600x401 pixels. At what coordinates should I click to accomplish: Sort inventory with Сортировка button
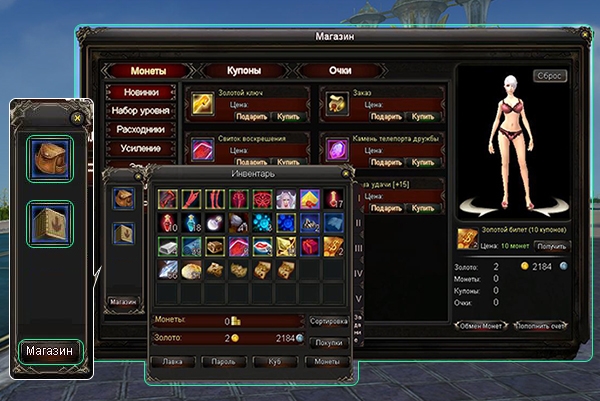click(329, 322)
